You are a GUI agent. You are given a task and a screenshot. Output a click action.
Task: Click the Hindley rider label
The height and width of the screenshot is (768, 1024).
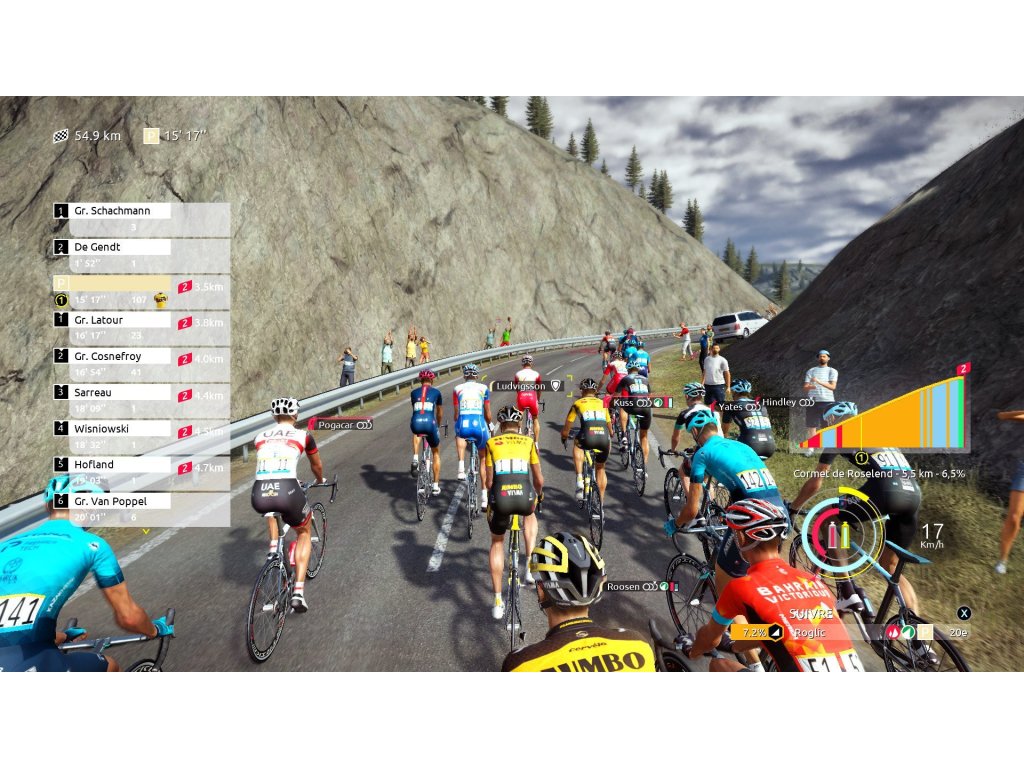coord(788,402)
